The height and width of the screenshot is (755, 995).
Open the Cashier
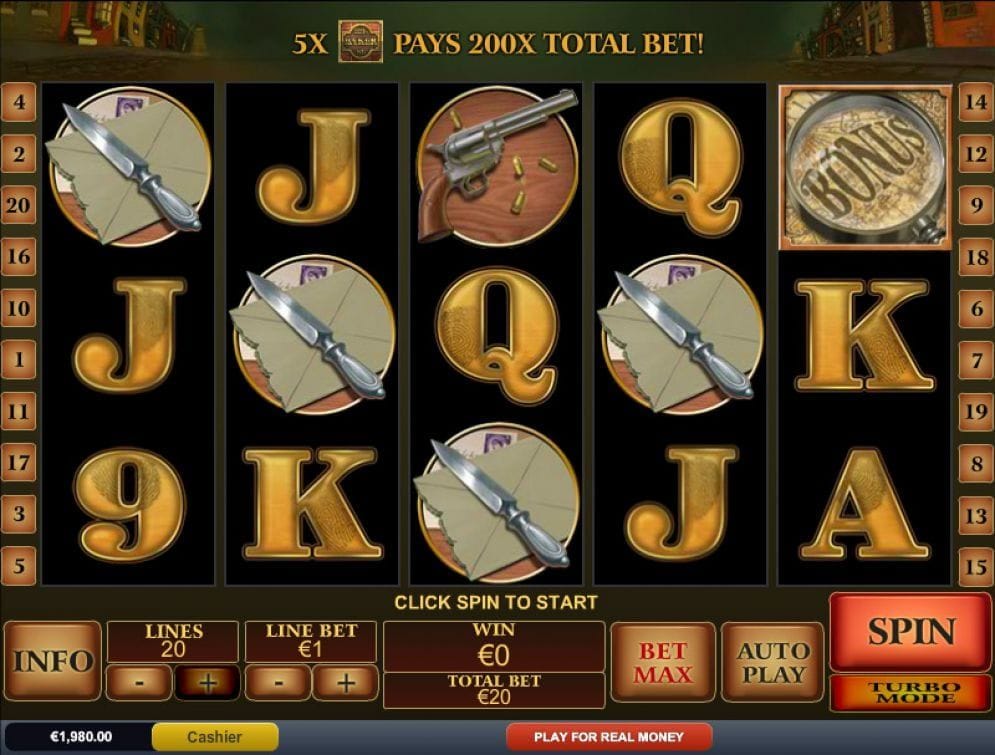pos(214,737)
